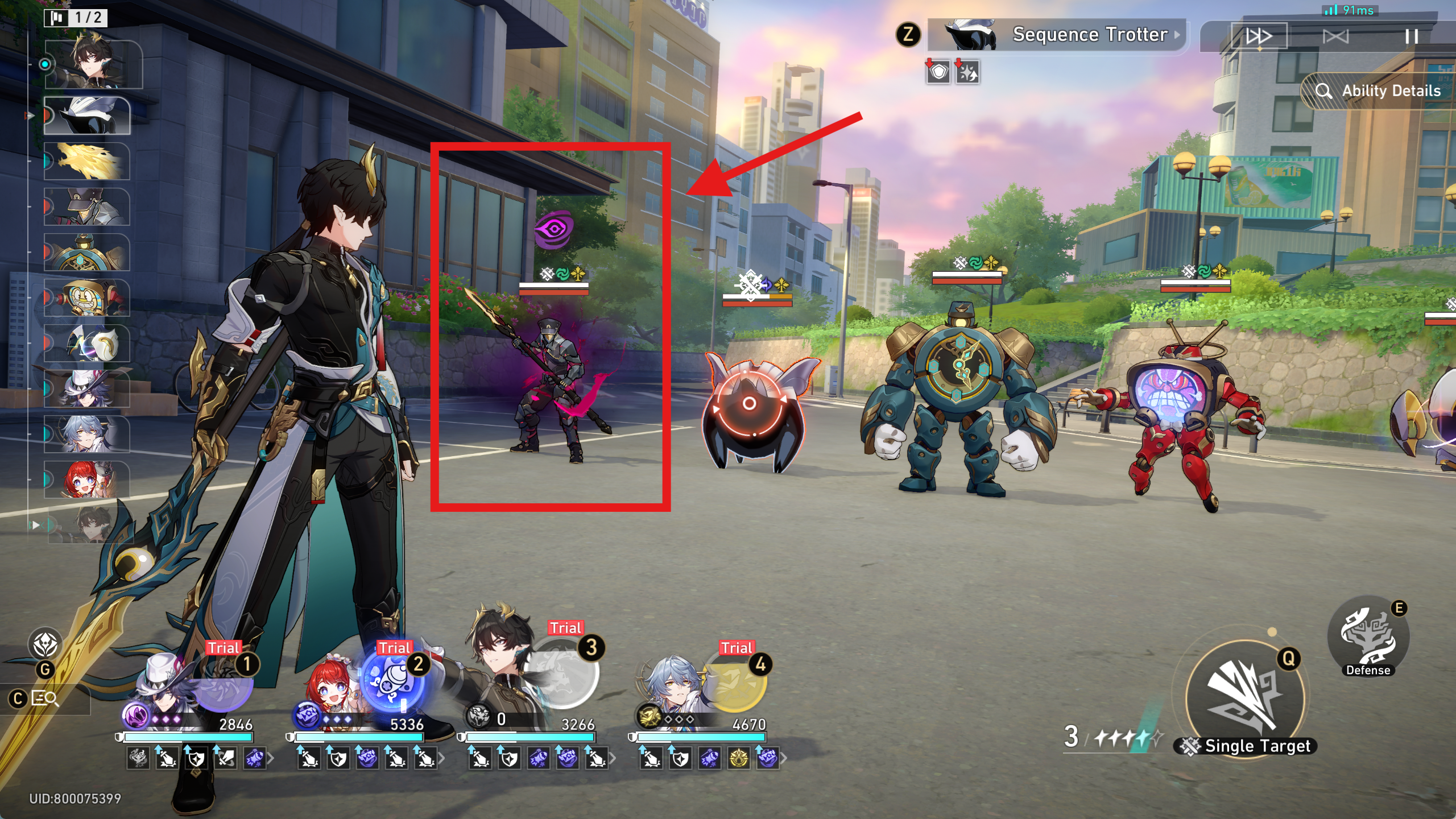Screen dimensions: 1456x819
Task: Activate the grey ultimate of Trial character 3
Action: click(x=563, y=674)
